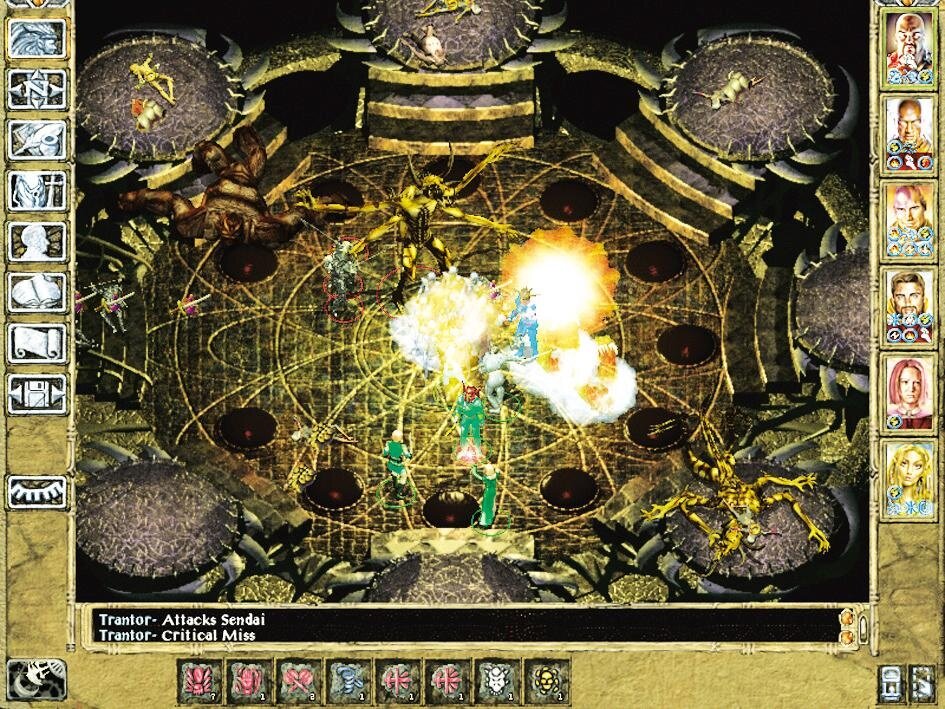Open the area map with compass button
Screen dimensions: 945x709
click(37, 89)
